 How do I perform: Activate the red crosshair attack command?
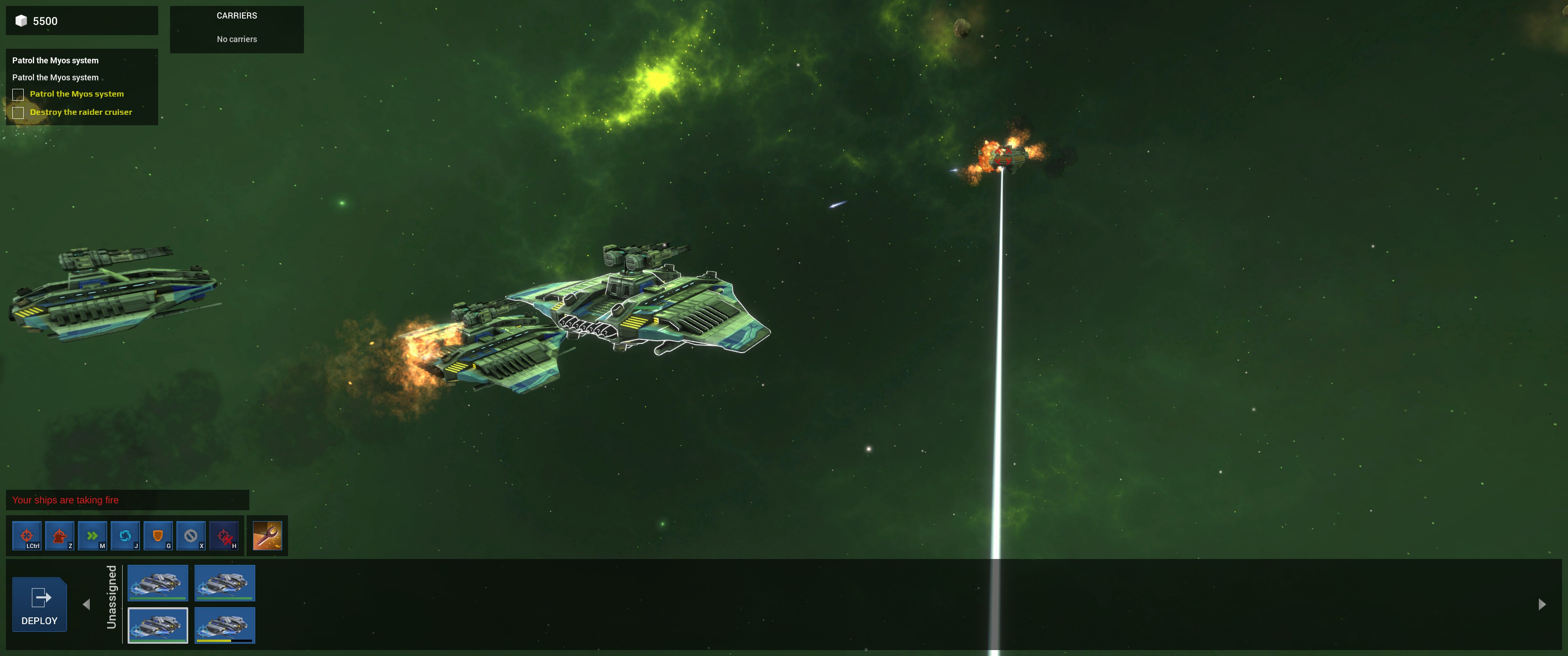(x=27, y=536)
